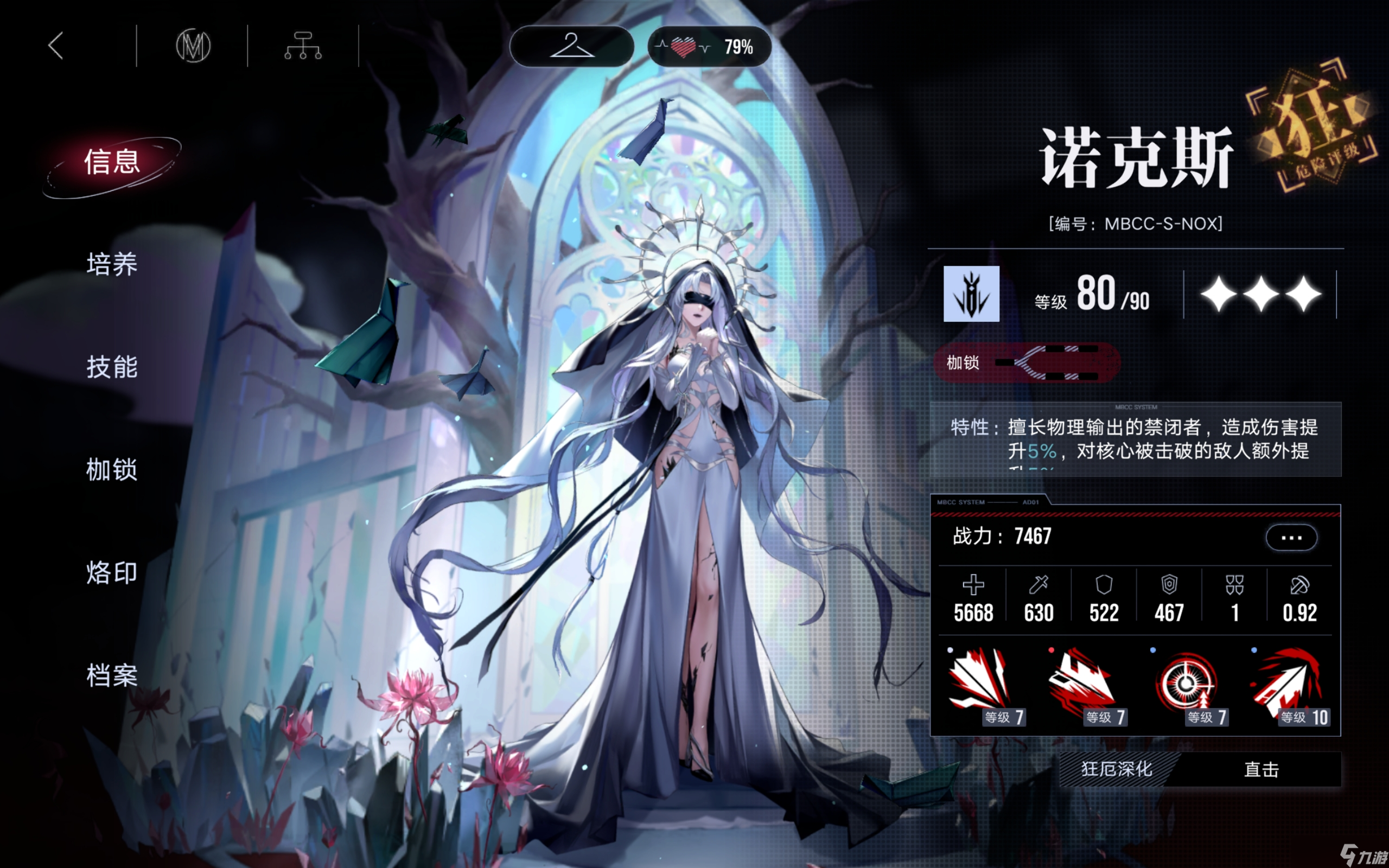Screen dimensions: 1389x868
Task: Choose the 直击 tab
Action: pos(1261,770)
